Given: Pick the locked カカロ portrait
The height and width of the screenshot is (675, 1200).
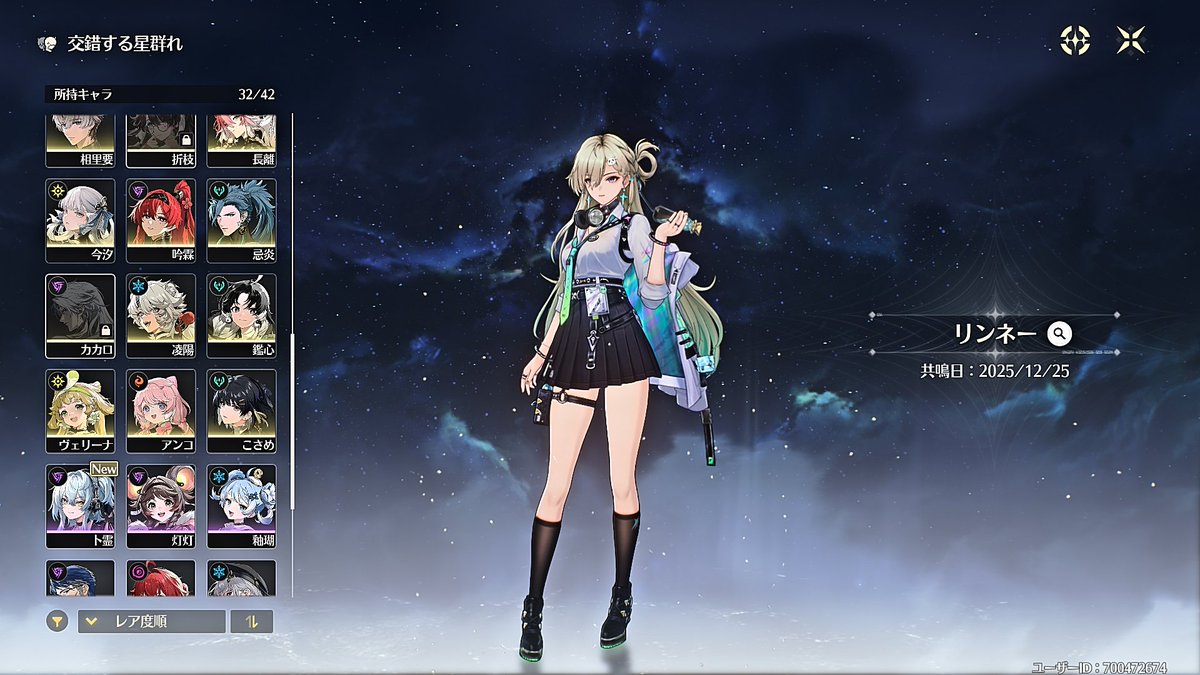Looking at the screenshot, I should coord(80,315).
